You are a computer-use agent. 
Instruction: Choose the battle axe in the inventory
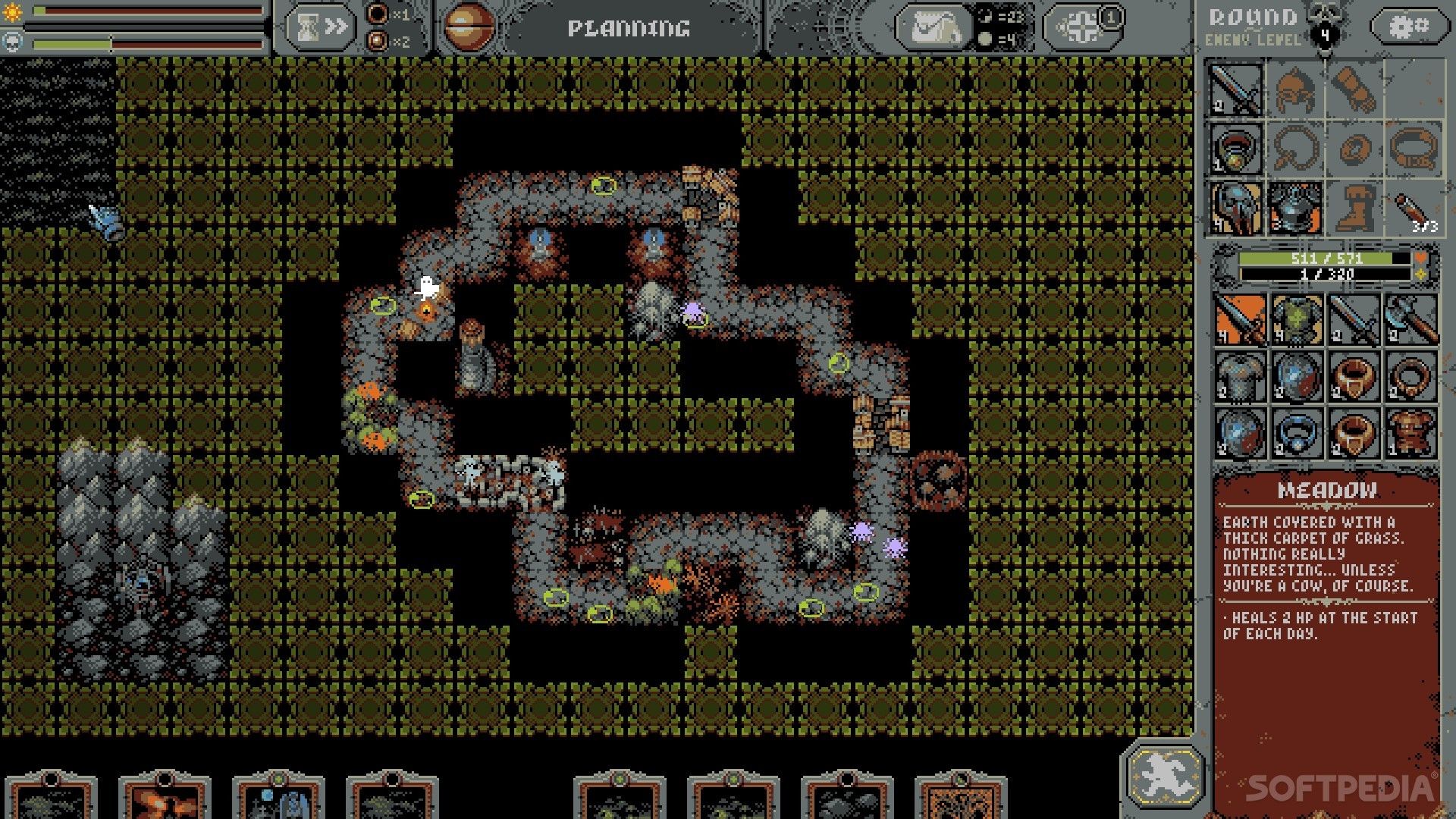coord(1411,319)
